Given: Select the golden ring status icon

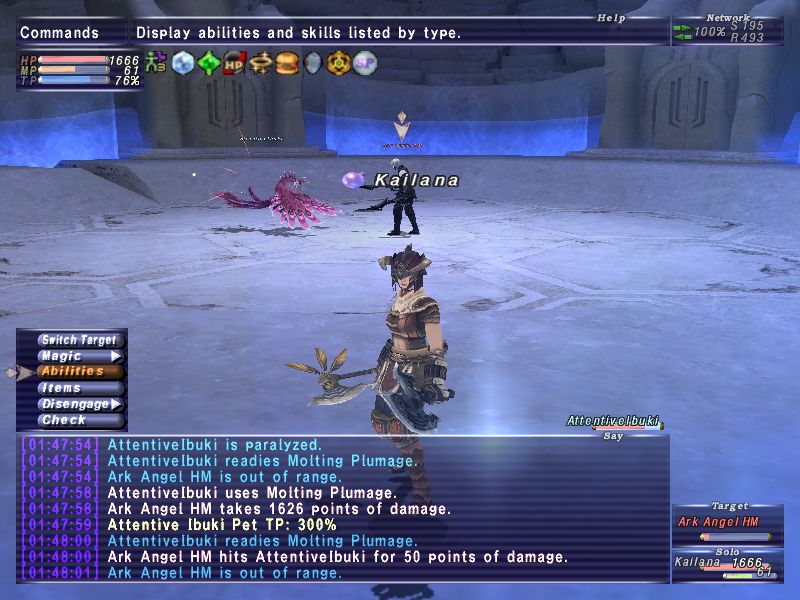Looking at the screenshot, I should click(x=261, y=62).
